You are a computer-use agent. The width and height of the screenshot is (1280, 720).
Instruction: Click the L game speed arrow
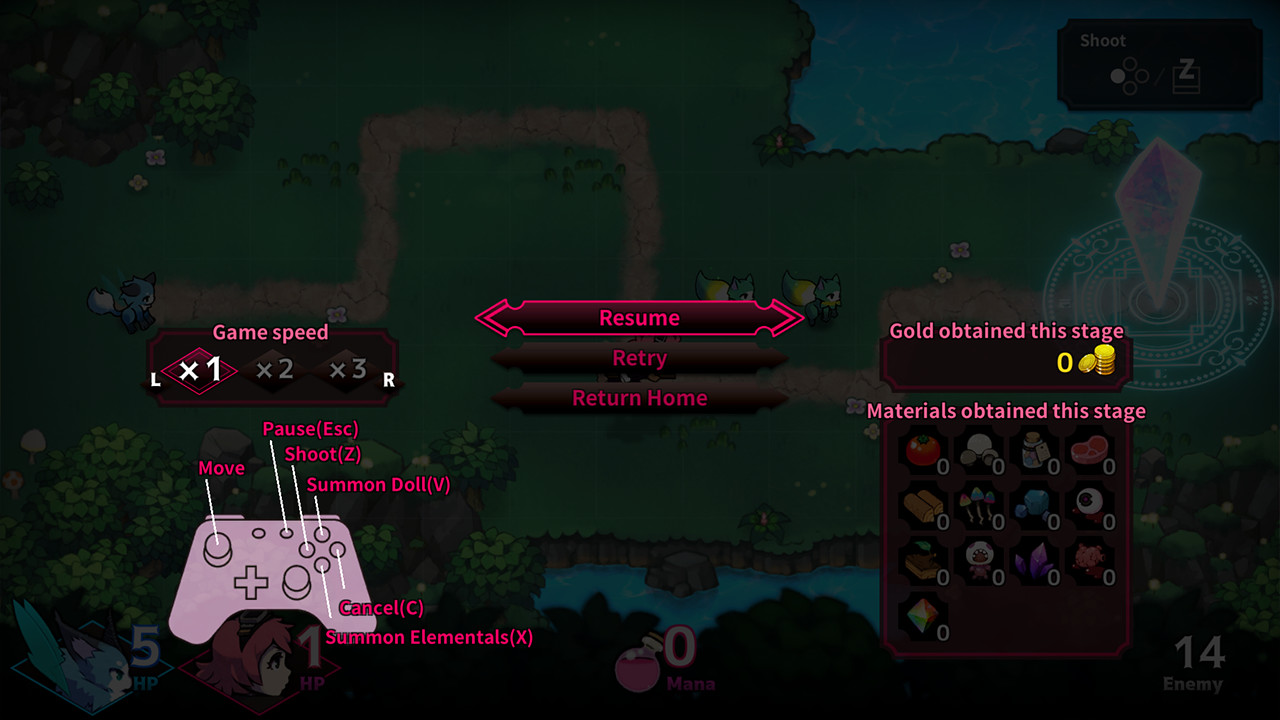[x=155, y=379]
